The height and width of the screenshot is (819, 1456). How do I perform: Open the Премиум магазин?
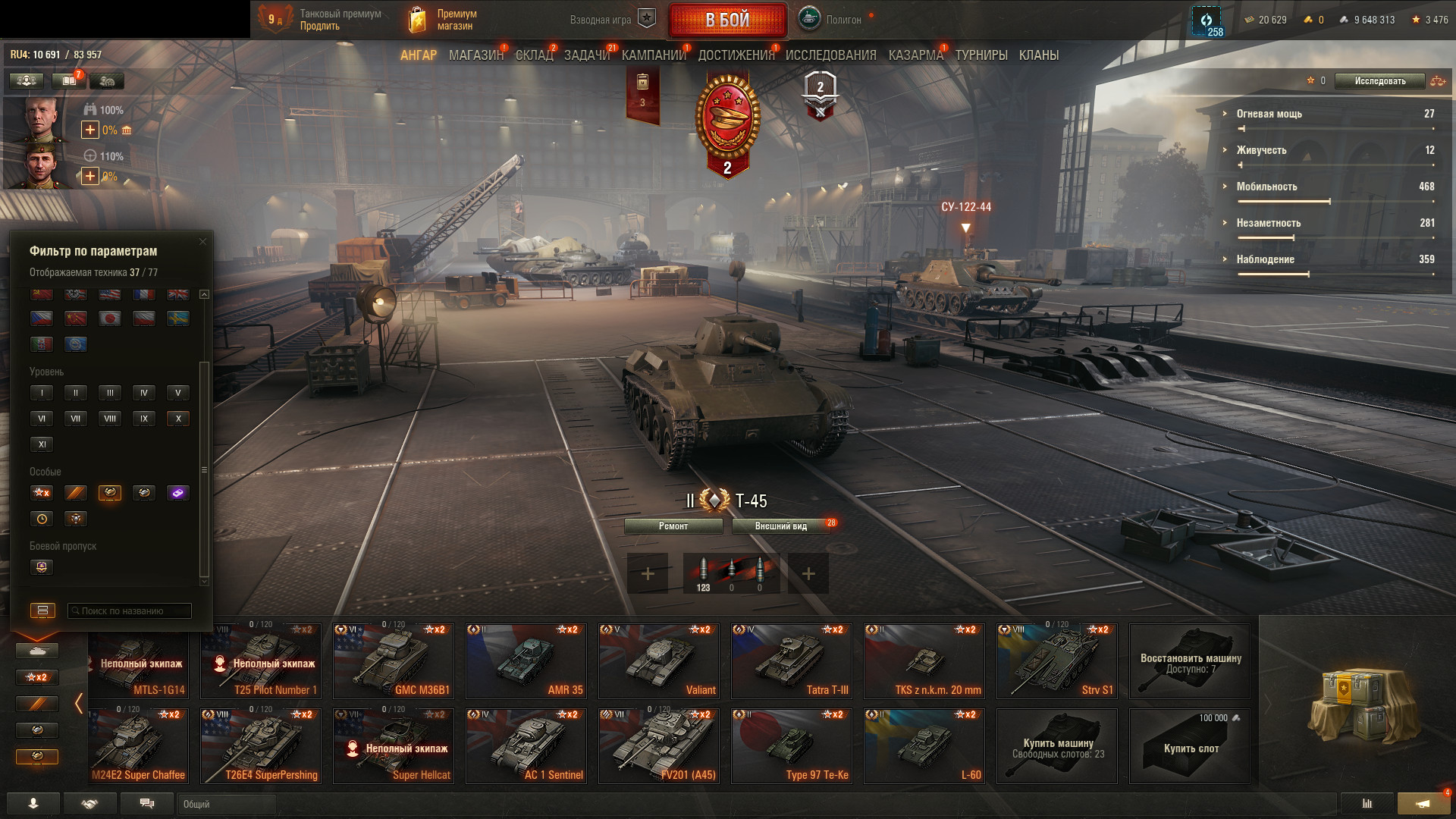[444, 20]
